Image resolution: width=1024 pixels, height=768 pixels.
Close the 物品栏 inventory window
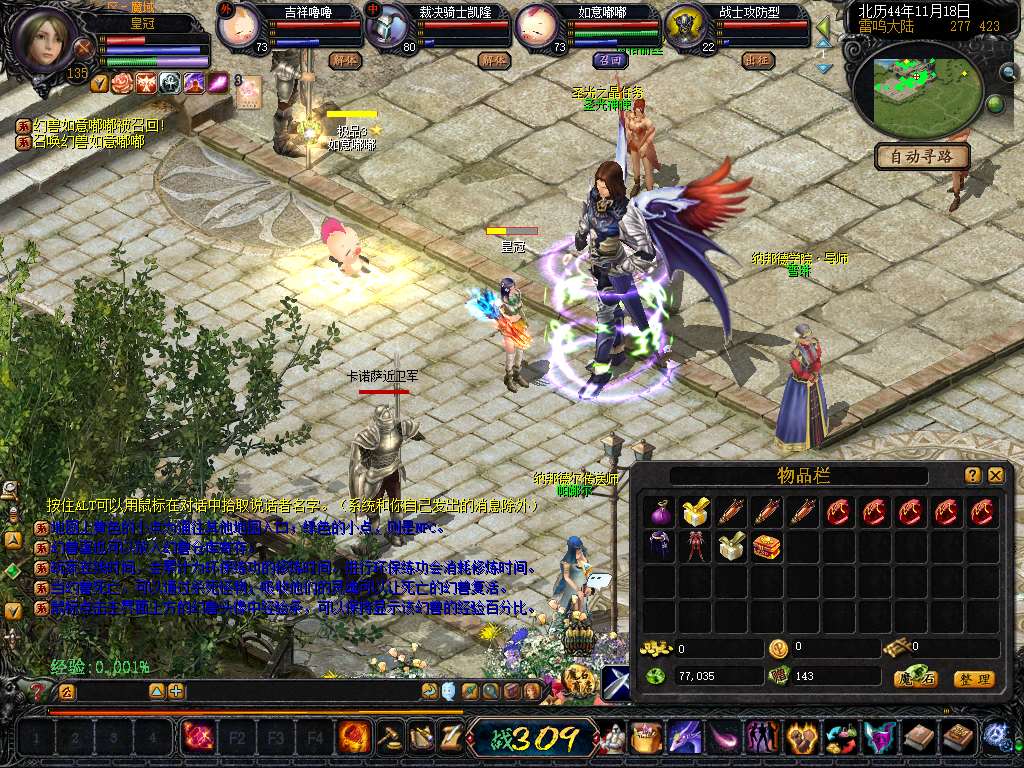click(x=996, y=475)
